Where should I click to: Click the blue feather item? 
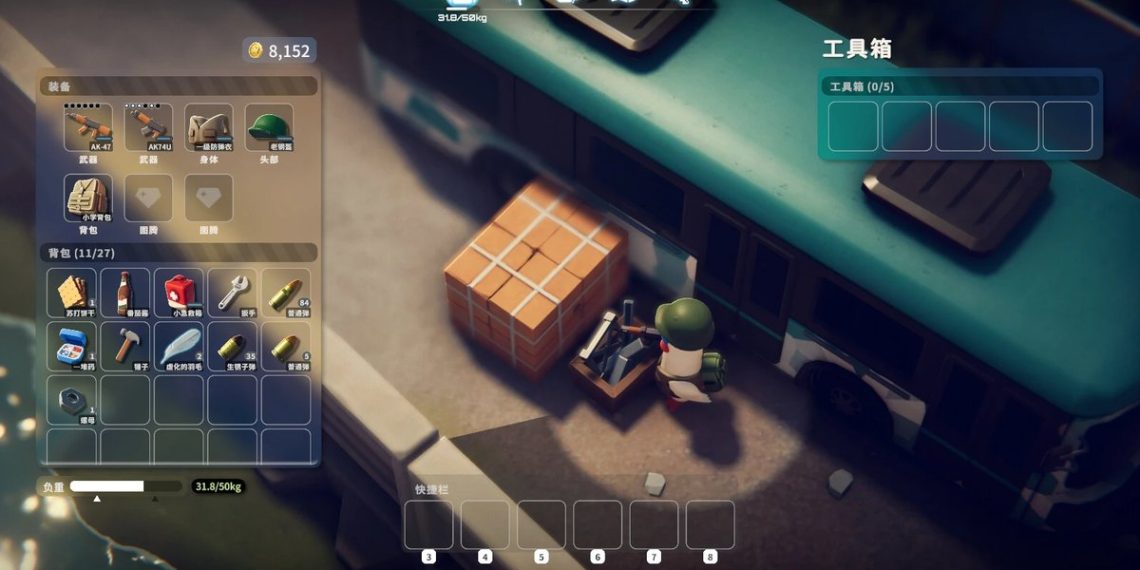179,346
